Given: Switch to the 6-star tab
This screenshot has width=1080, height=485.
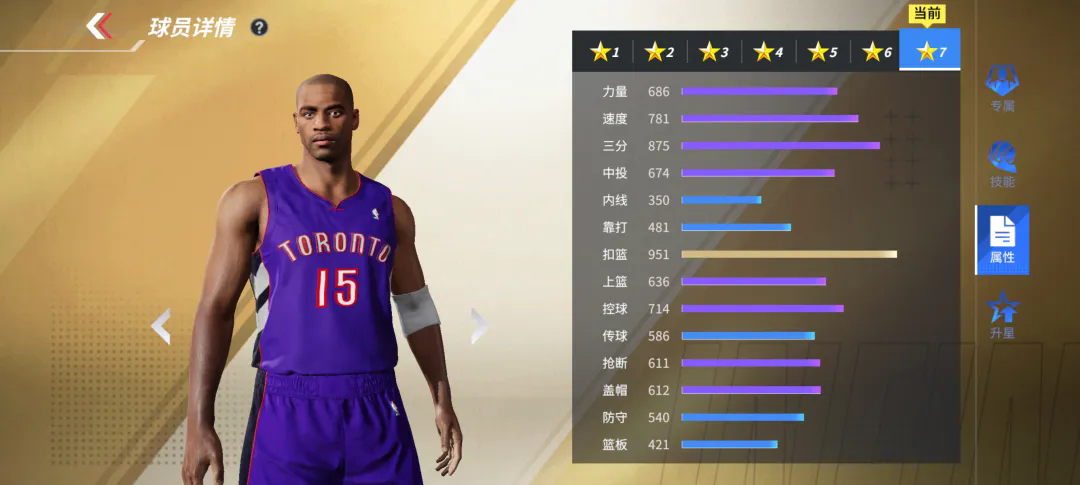Looking at the screenshot, I should tap(877, 52).
